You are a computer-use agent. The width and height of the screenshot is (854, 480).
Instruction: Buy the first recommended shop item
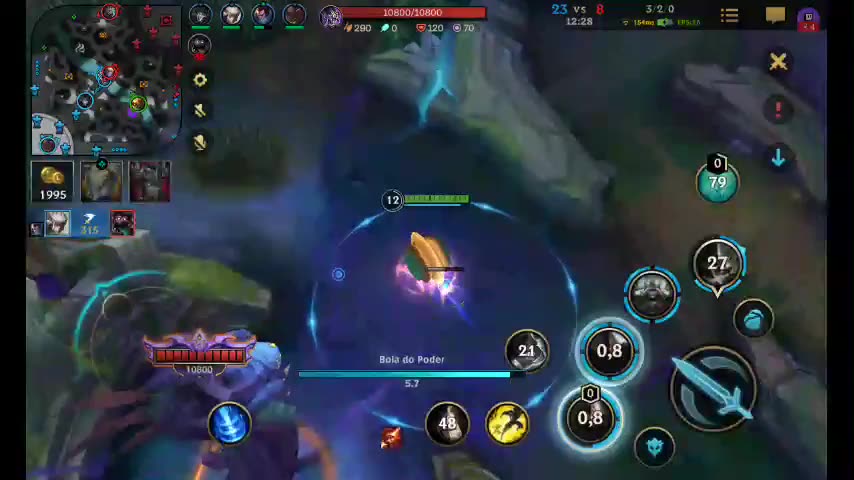(101, 182)
